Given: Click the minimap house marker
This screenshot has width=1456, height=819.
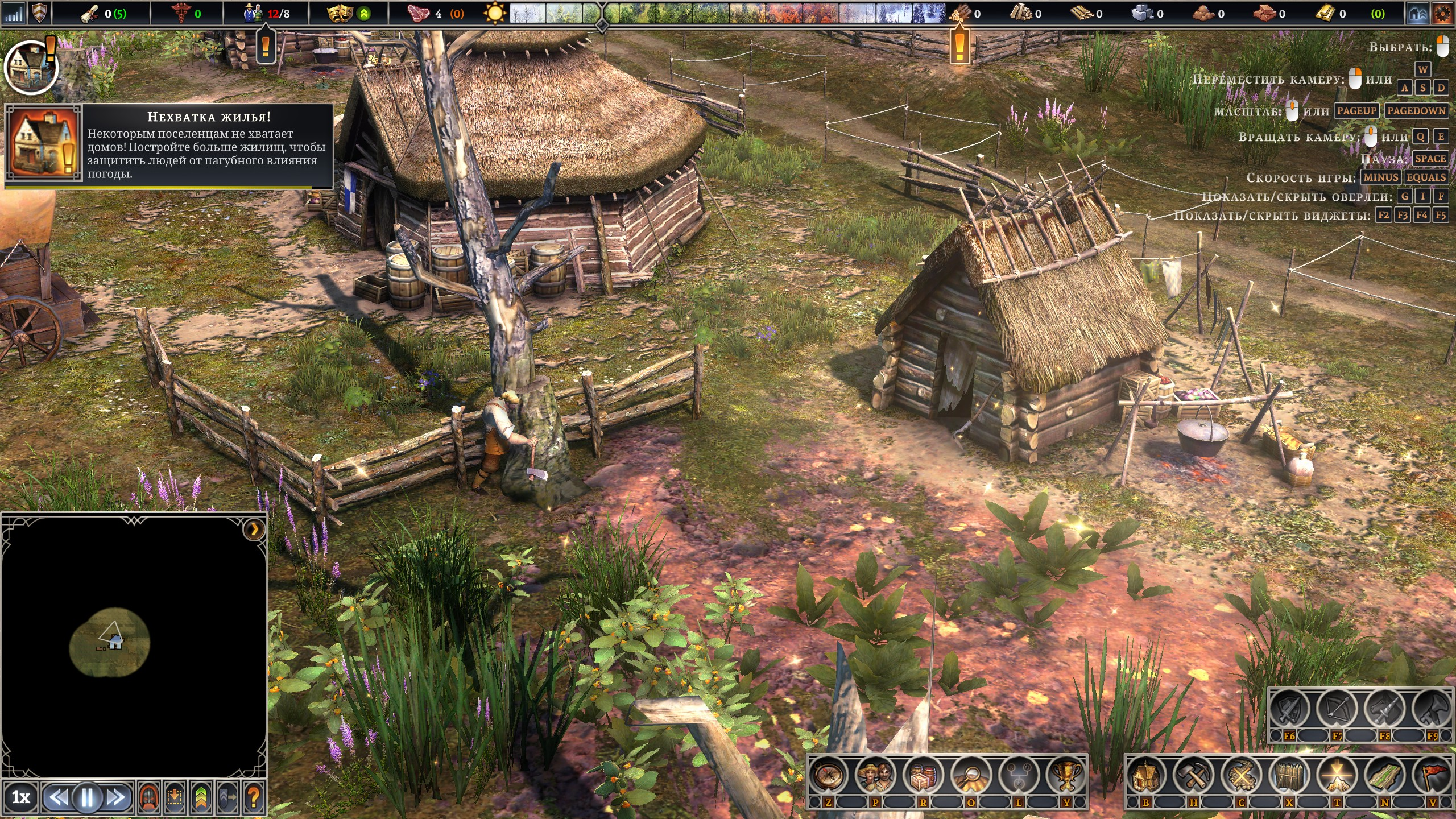Looking at the screenshot, I should [x=115, y=642].
